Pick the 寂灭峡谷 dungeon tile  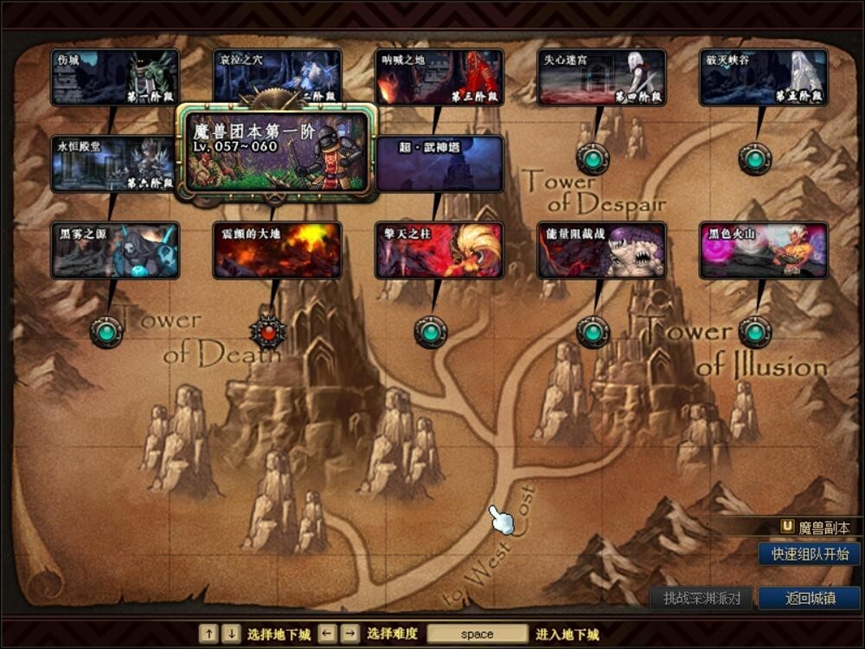(763, 77)
